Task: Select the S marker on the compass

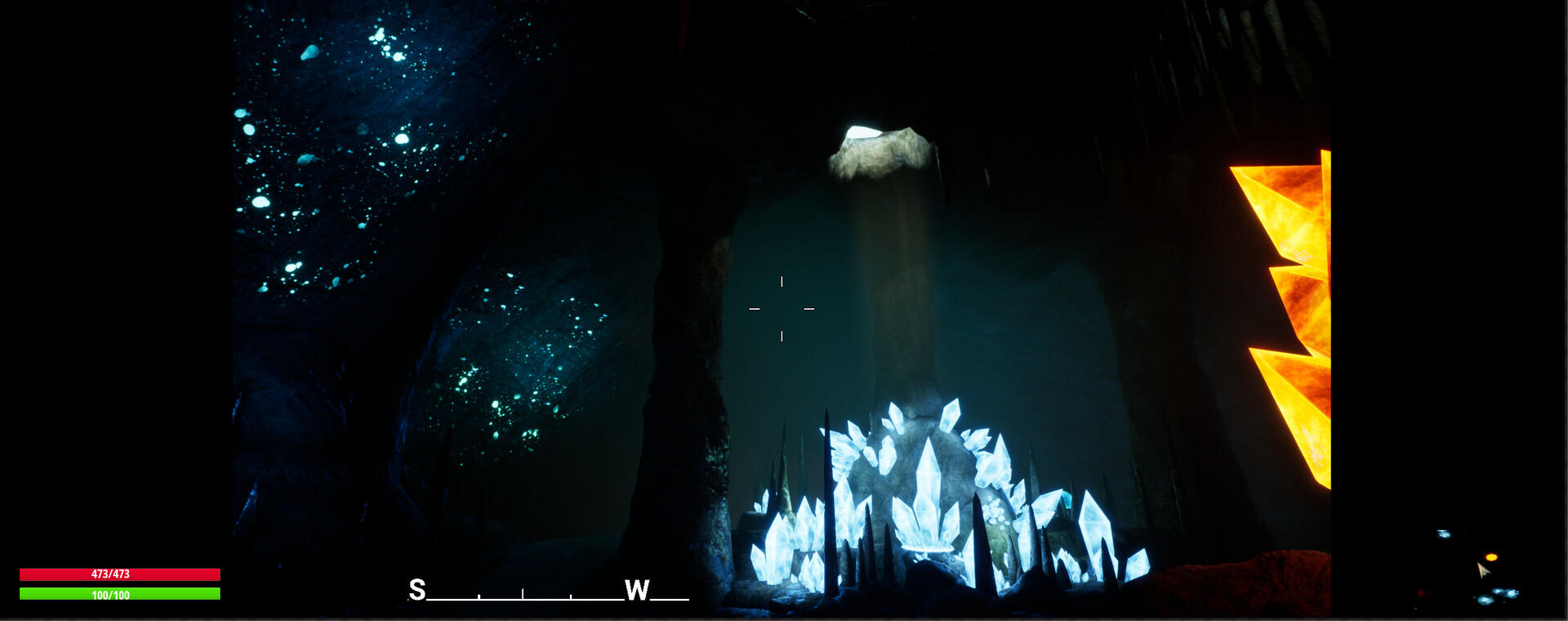Action: point(416,588)
